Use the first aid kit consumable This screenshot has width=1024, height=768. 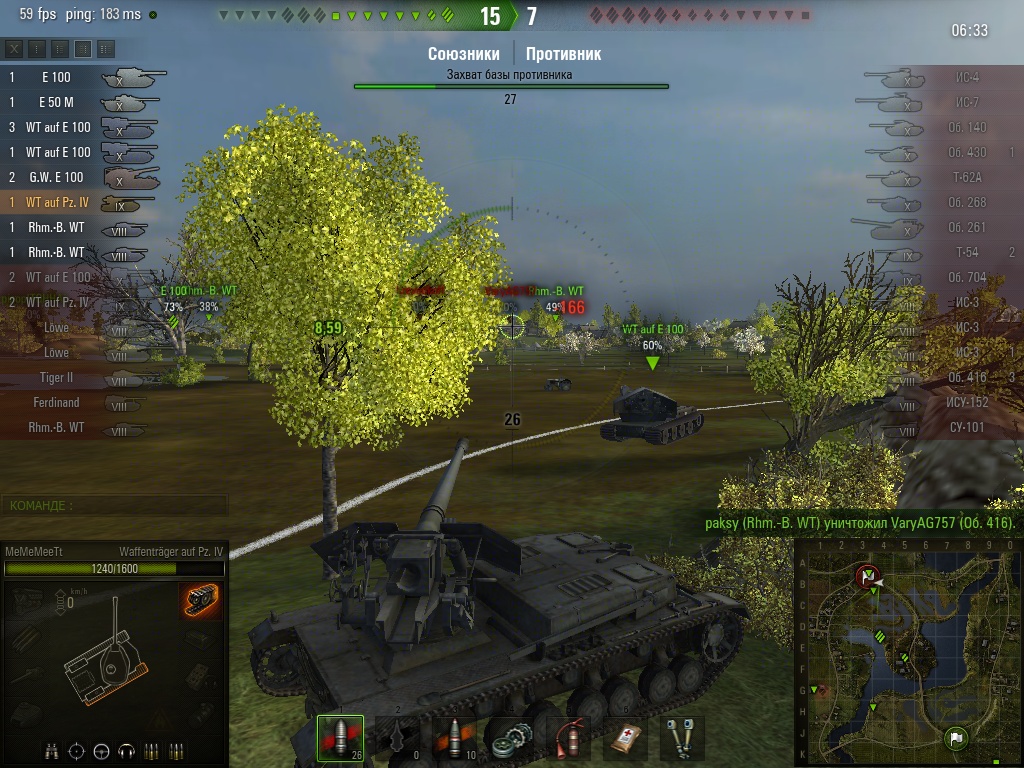pos(625,738)
